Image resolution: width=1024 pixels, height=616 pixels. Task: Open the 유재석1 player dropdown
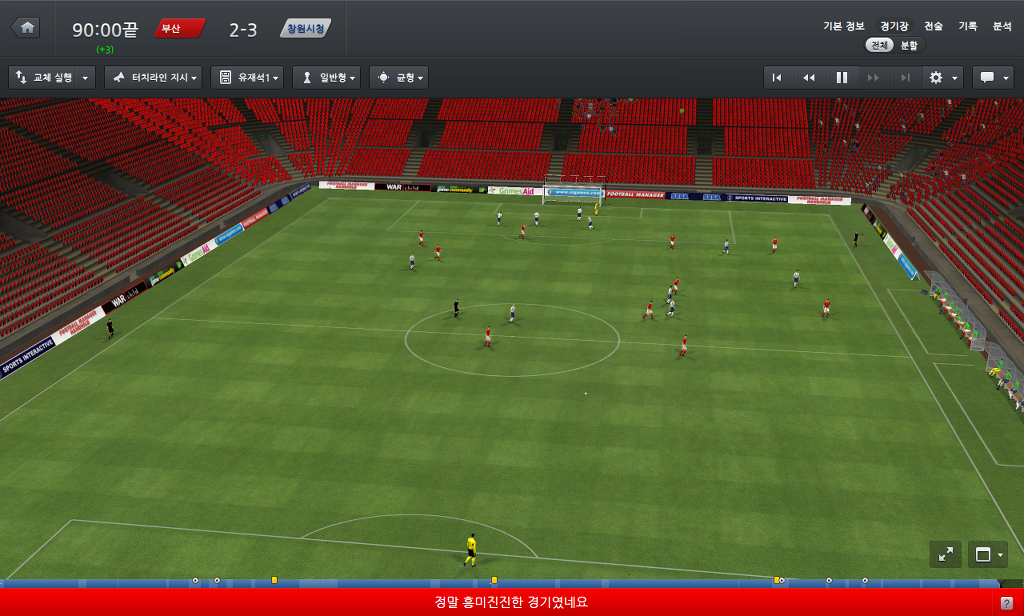247,77
